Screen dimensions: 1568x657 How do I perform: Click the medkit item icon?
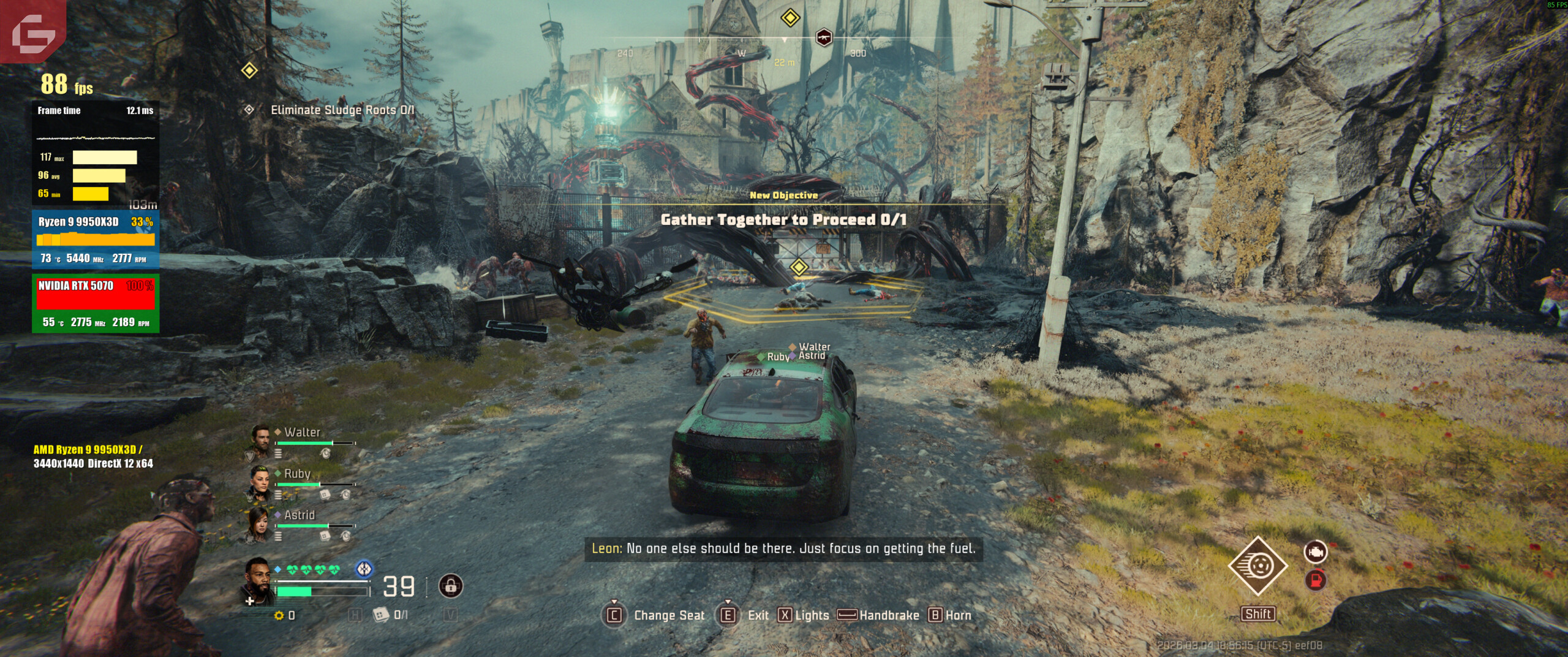point(380,614)
